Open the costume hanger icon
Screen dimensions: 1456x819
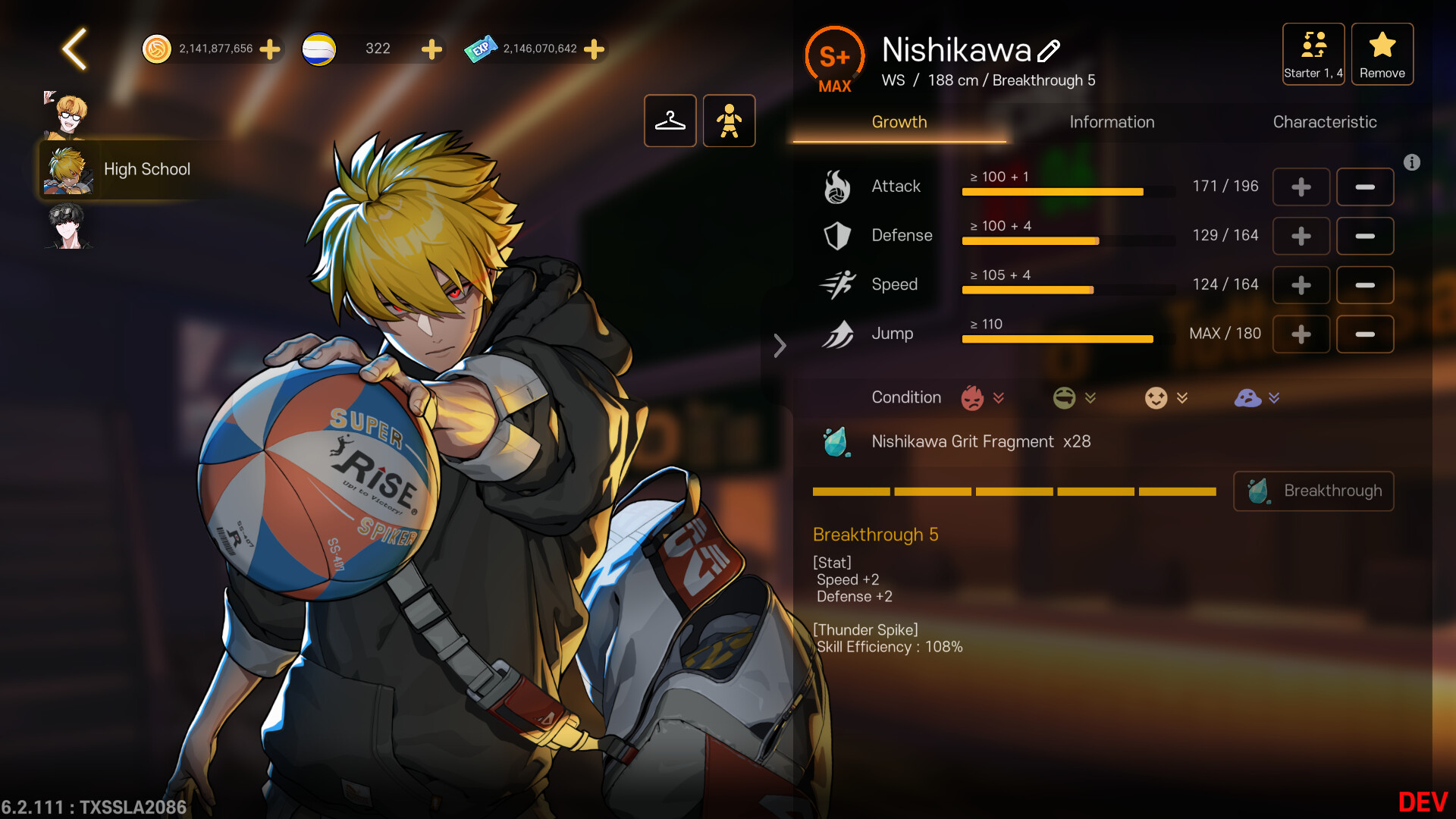click(670, 121)
